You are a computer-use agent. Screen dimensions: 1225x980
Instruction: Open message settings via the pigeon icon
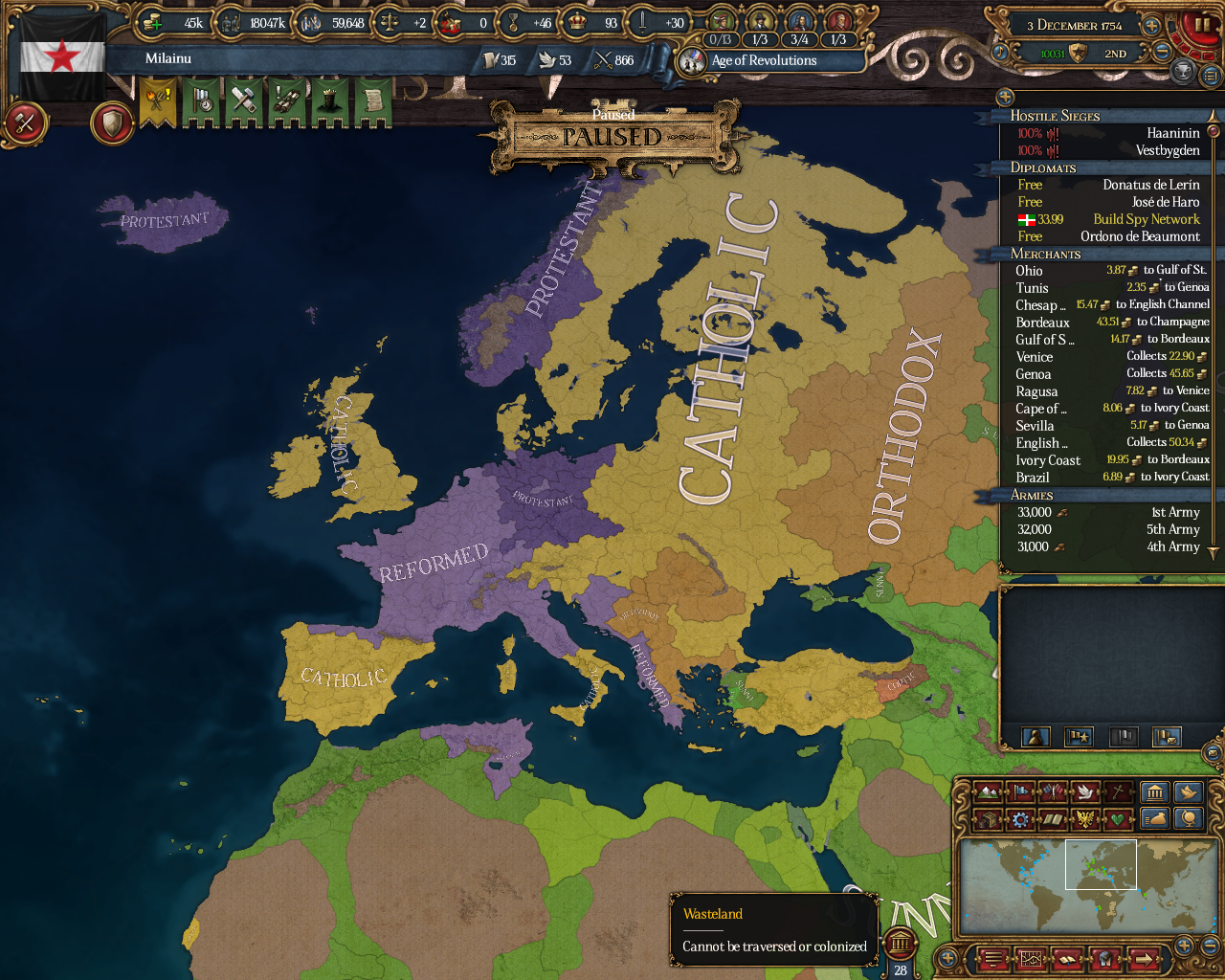1189,791
